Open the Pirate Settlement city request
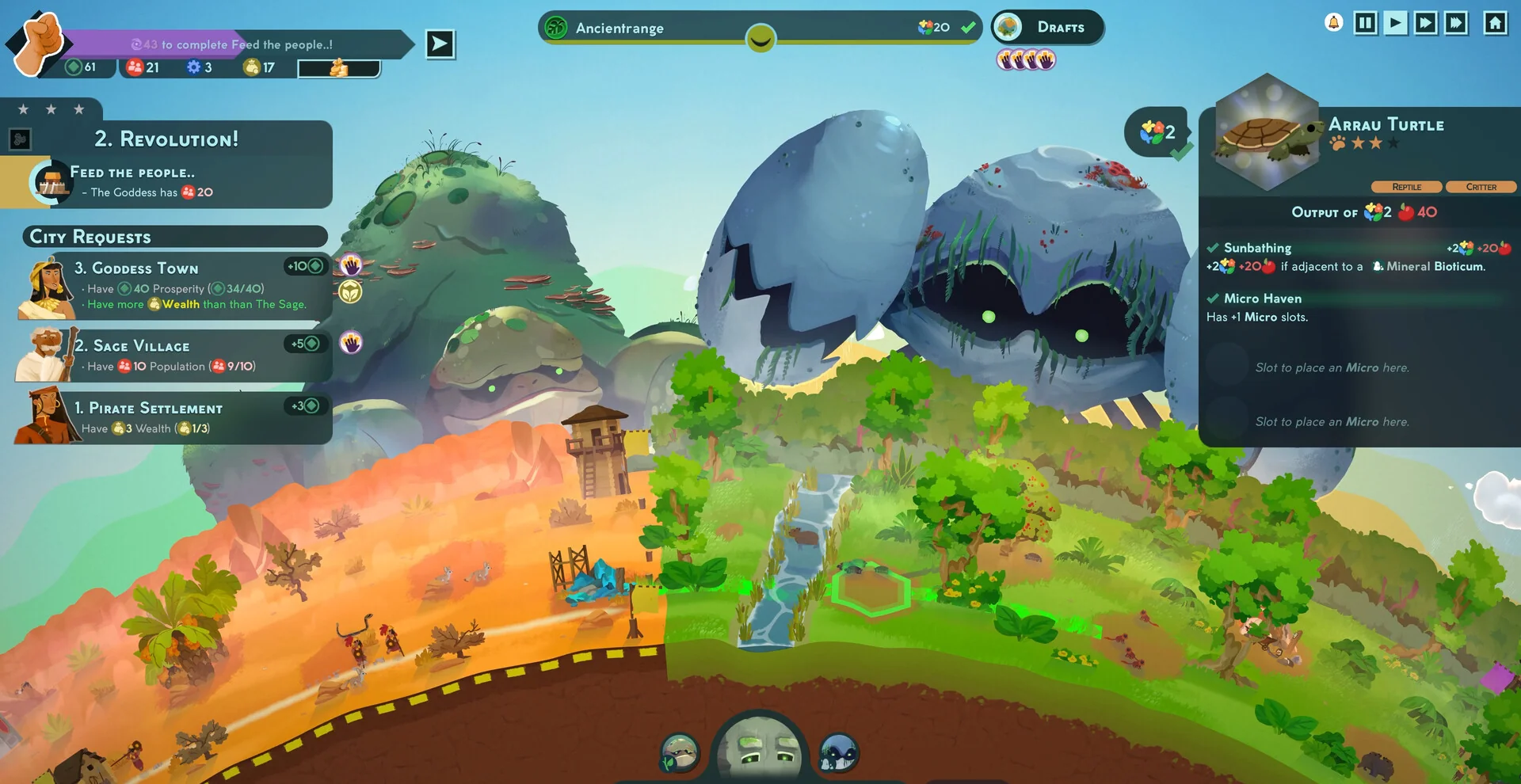Screen dimensions: 1521x784 (174, 417)
